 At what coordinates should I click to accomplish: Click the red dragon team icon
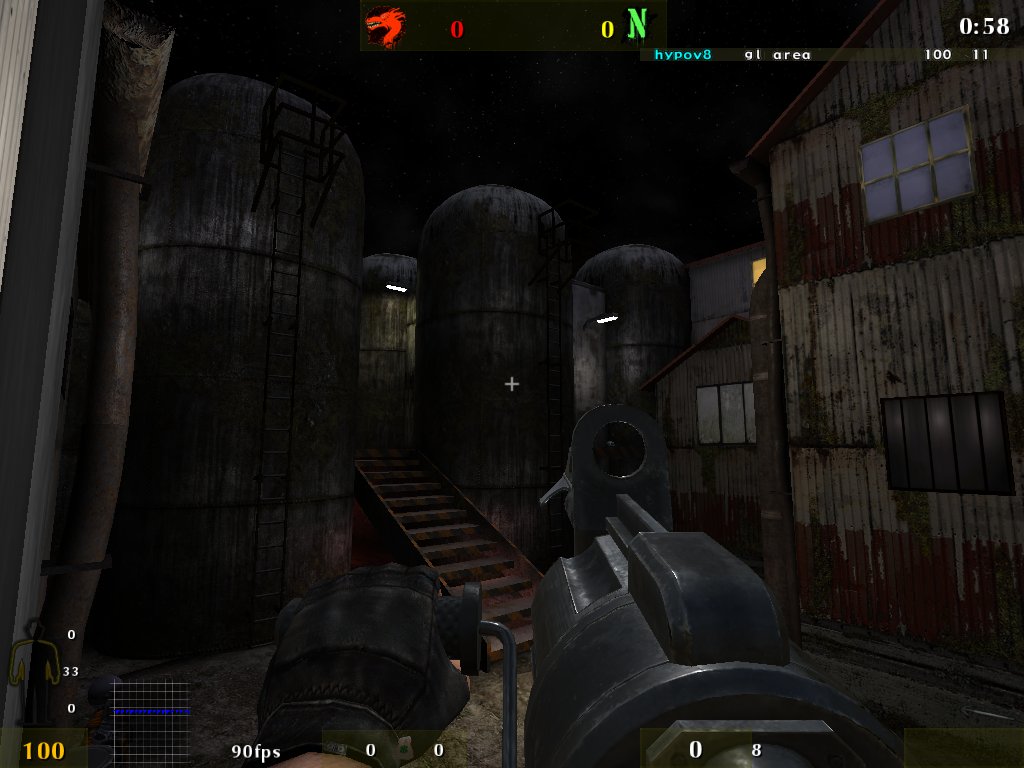[x=385, y=27]
